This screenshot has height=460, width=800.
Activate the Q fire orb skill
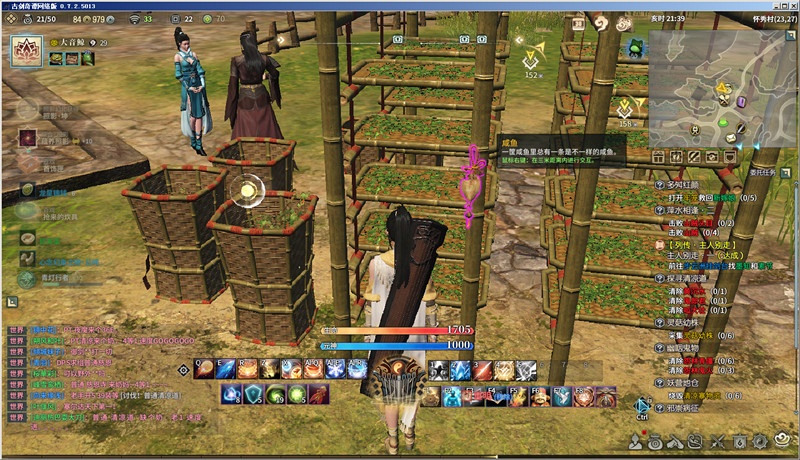tap(203, 370)
